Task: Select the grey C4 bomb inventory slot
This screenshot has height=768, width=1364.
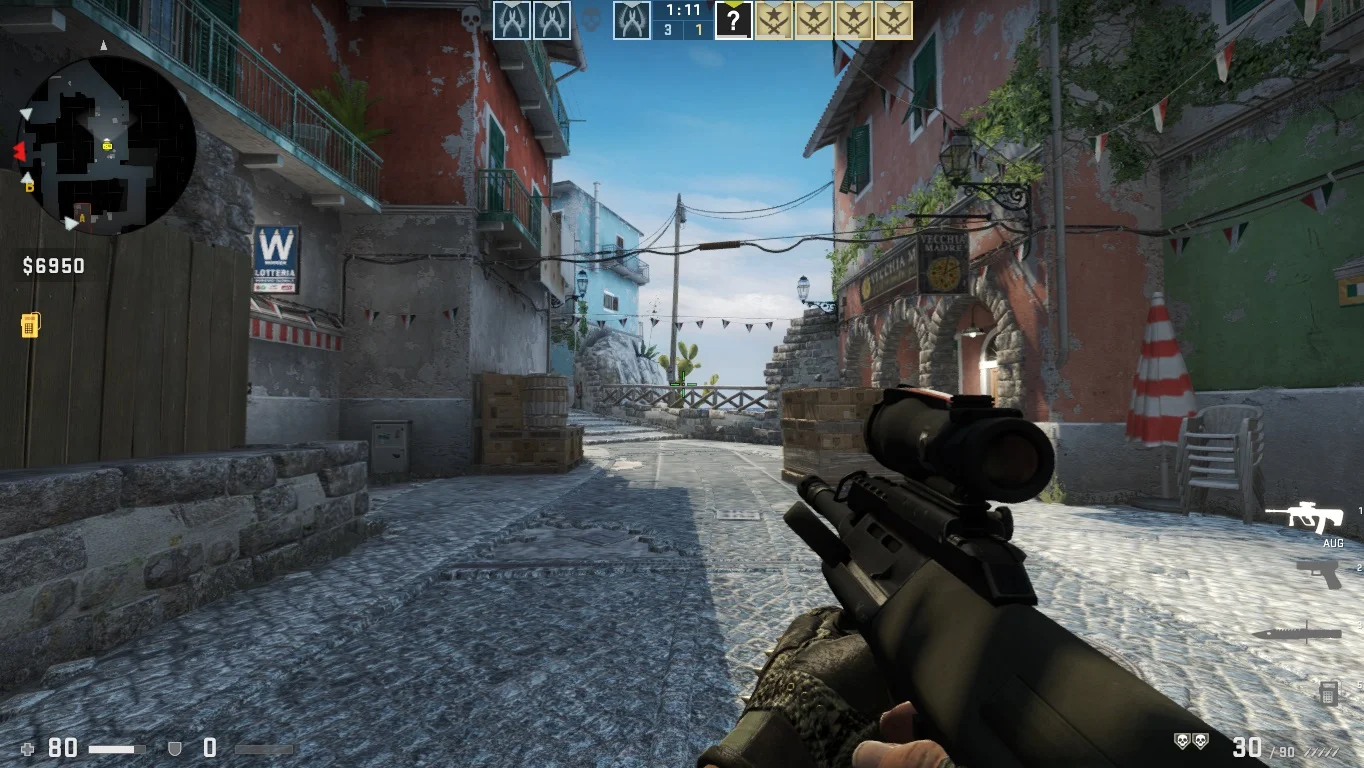Action: tap(1328, 692)
